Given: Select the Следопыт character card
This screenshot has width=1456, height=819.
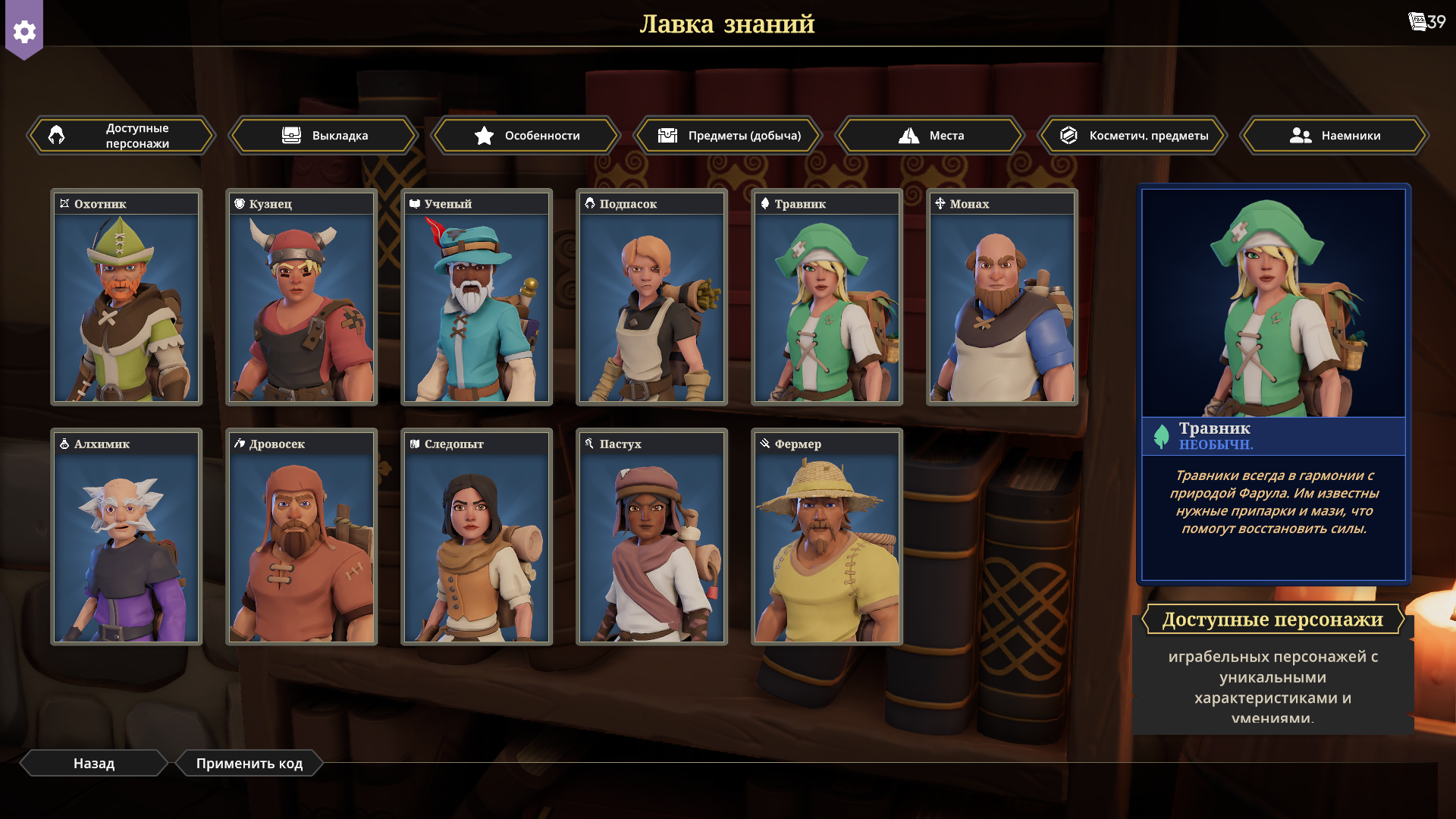Looking at the screenshot, I should (x=477, y=537).
